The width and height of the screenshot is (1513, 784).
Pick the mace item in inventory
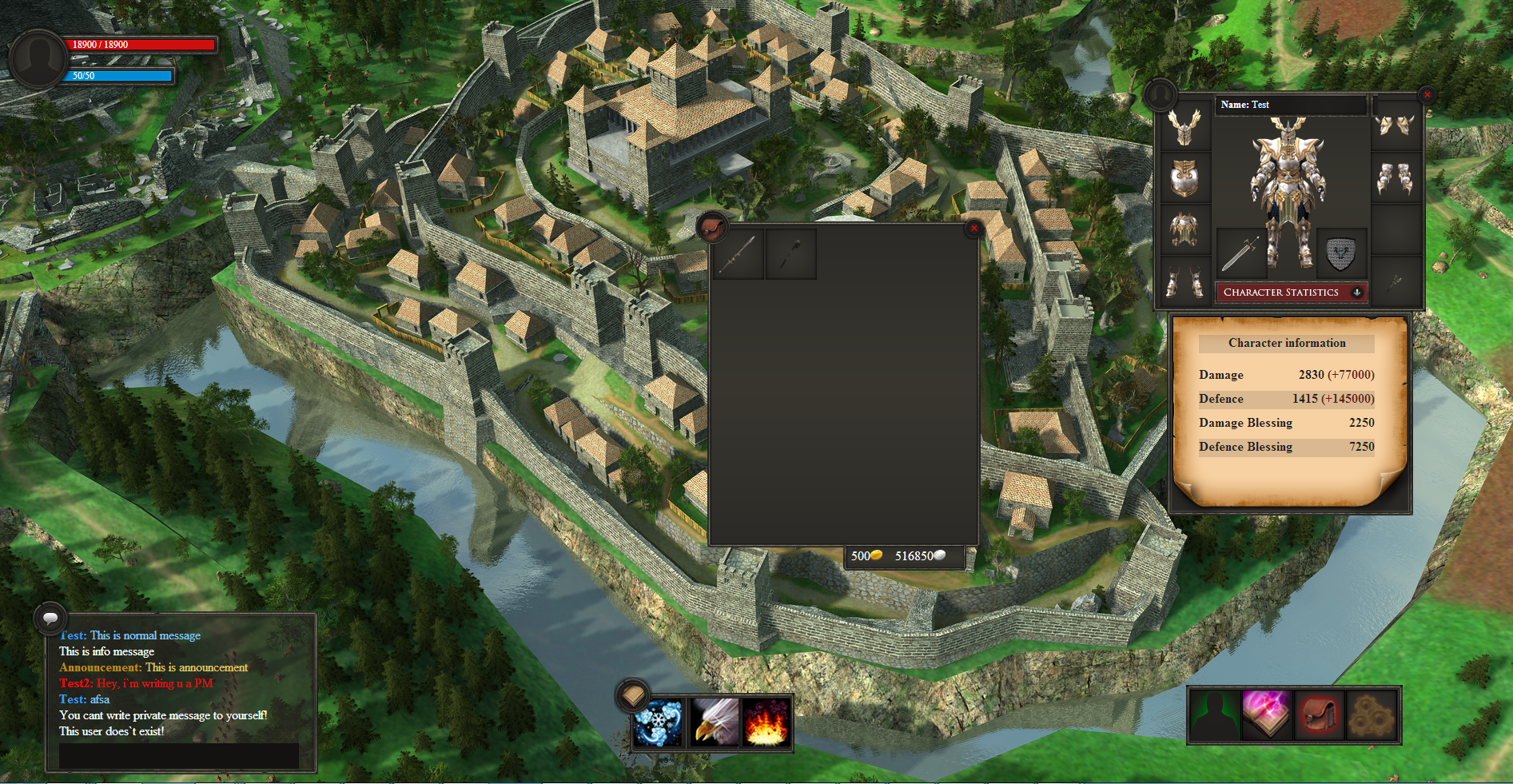pos(790,254)
